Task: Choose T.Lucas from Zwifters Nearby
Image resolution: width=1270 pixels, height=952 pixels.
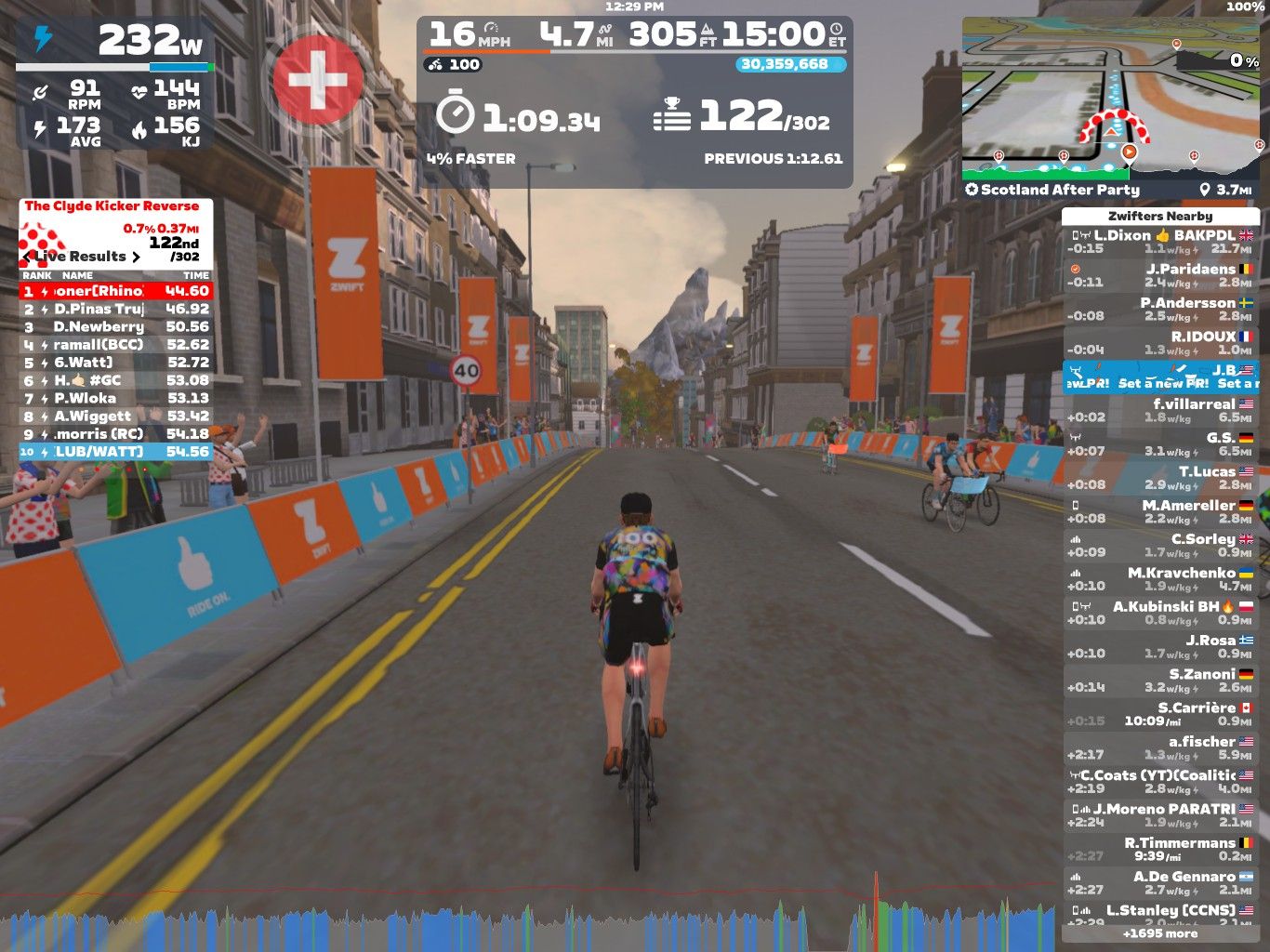Action: tap(1159, 478)
